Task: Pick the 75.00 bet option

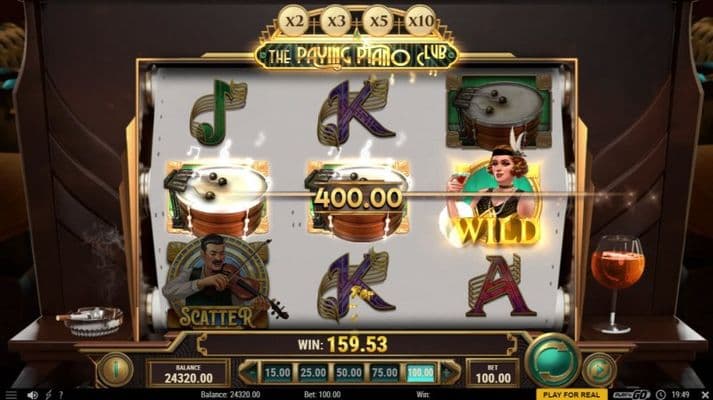Action: [386, 373]
